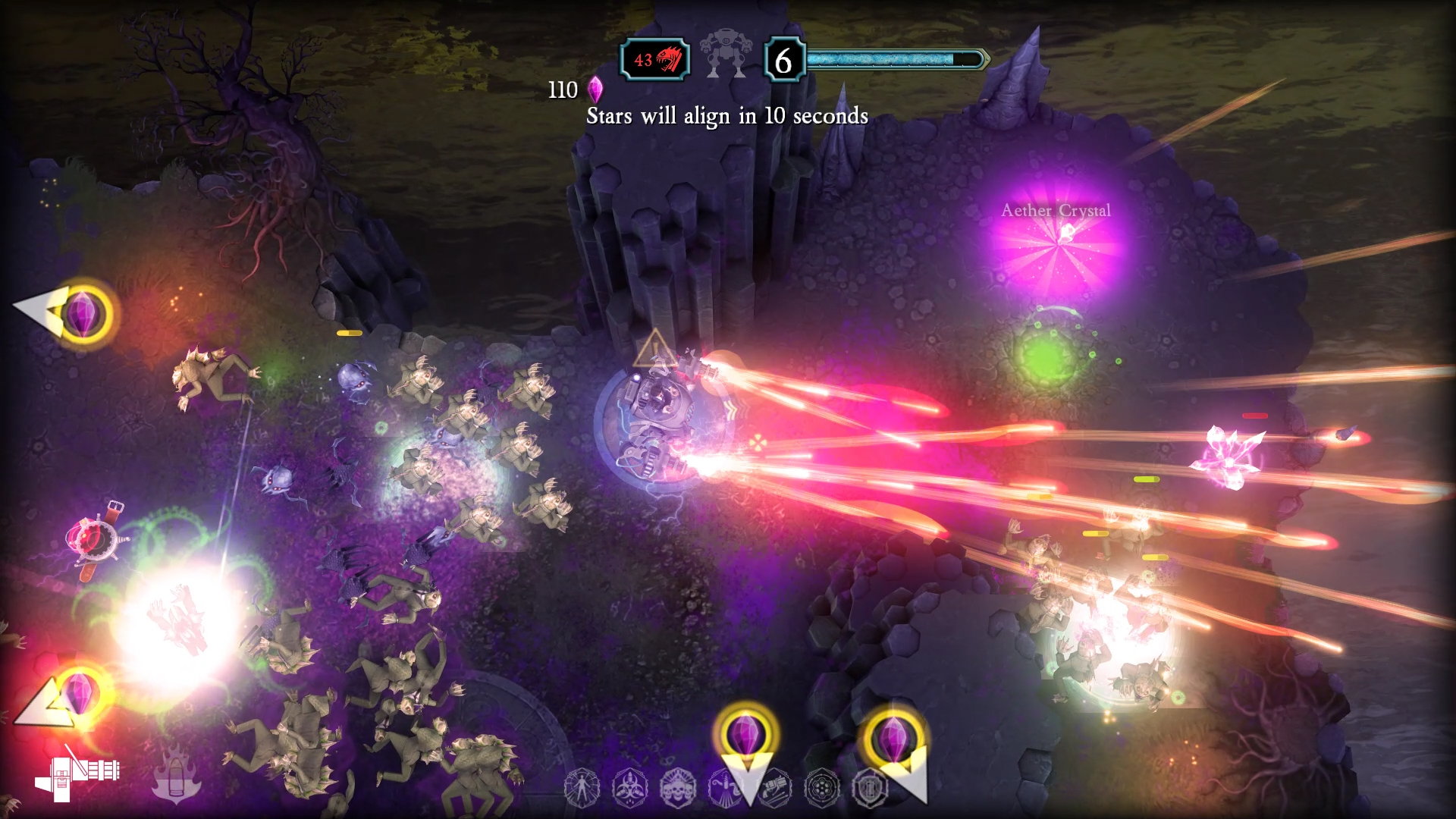Click the human figure perk icon
Image resolution: width=1456 pixels, height=819 pixels.
[x=582, y=789]
